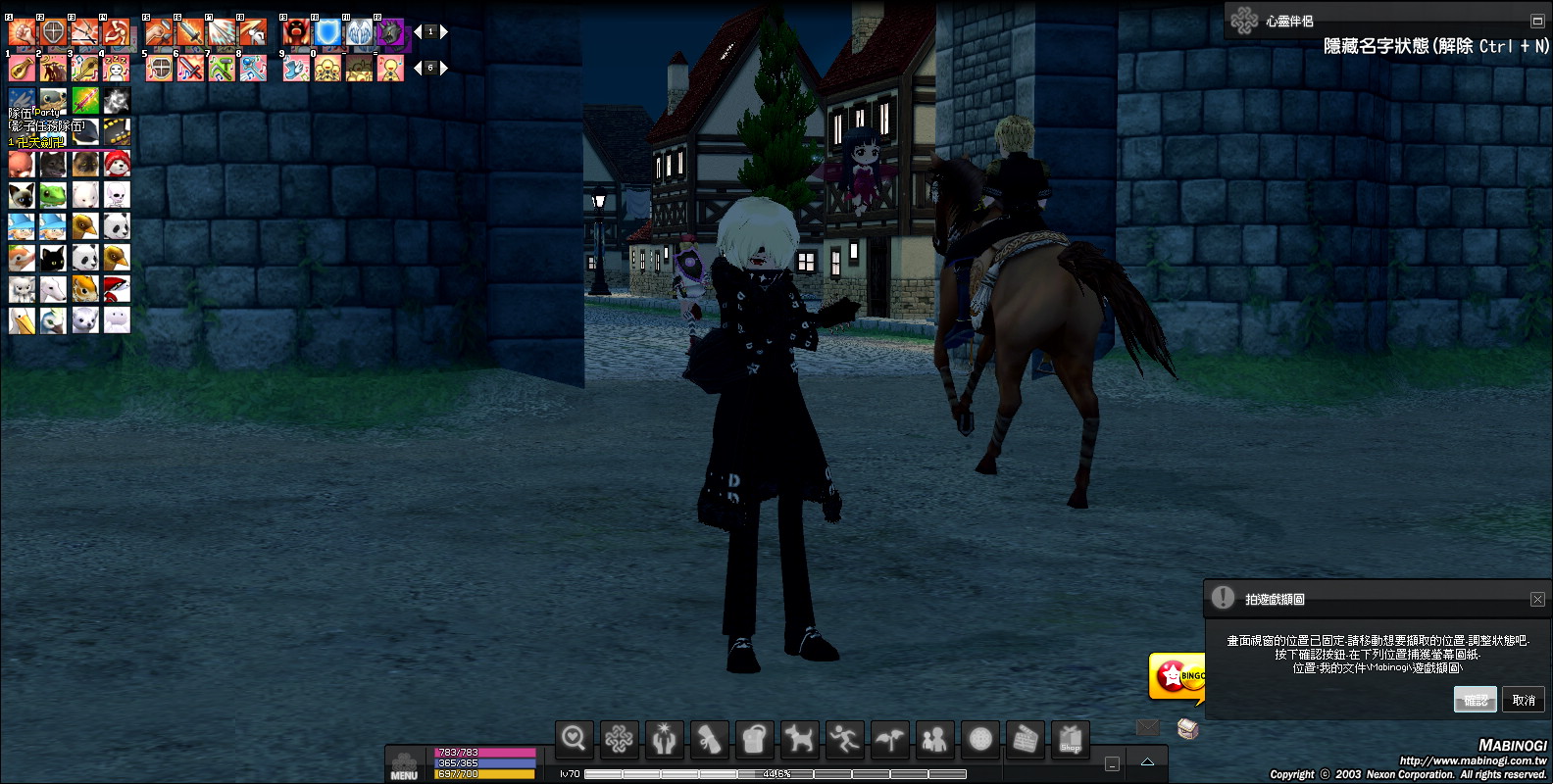Click the backpack inventory icon
The image size is (1553, 784).
tap(754, 739)
